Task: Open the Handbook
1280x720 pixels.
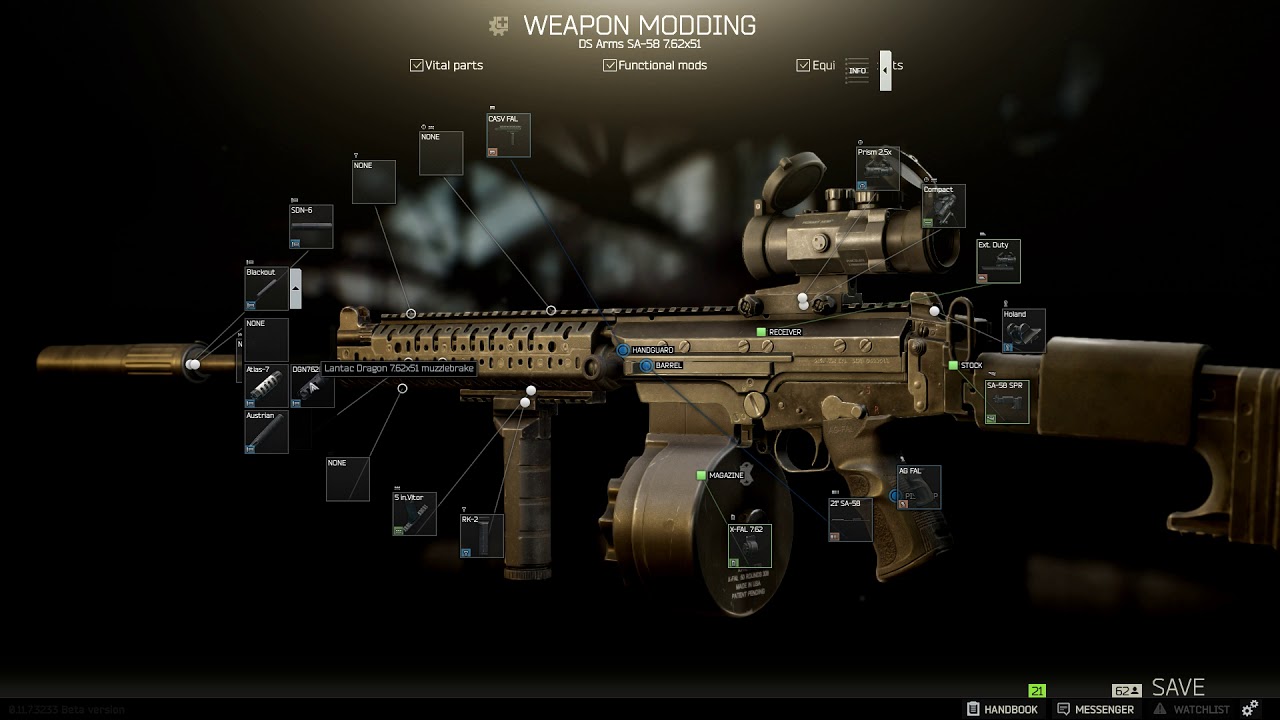Action: 1002,709
